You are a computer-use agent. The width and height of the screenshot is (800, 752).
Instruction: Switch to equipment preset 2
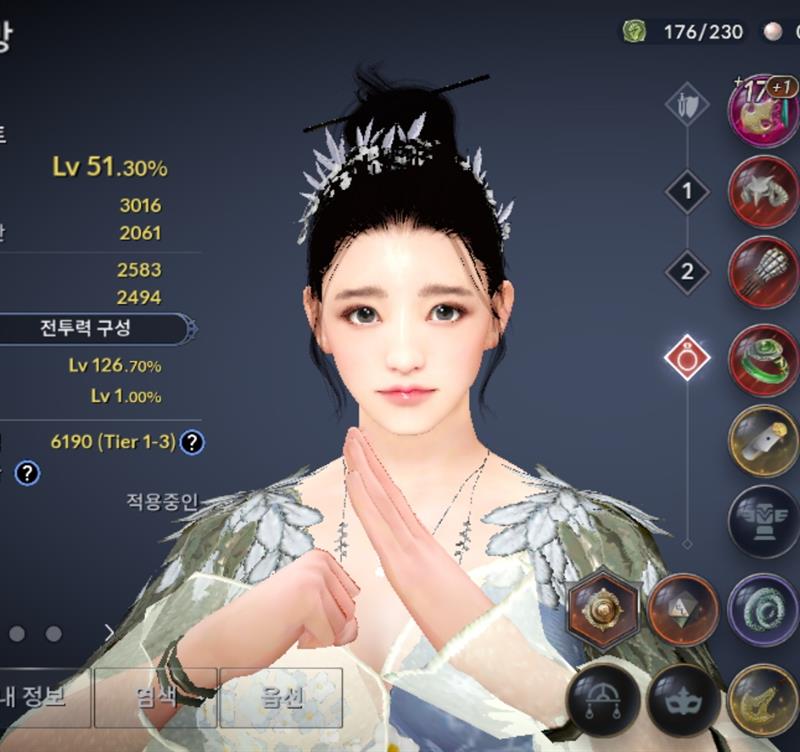pyautogui.click(x=687, y=272)
